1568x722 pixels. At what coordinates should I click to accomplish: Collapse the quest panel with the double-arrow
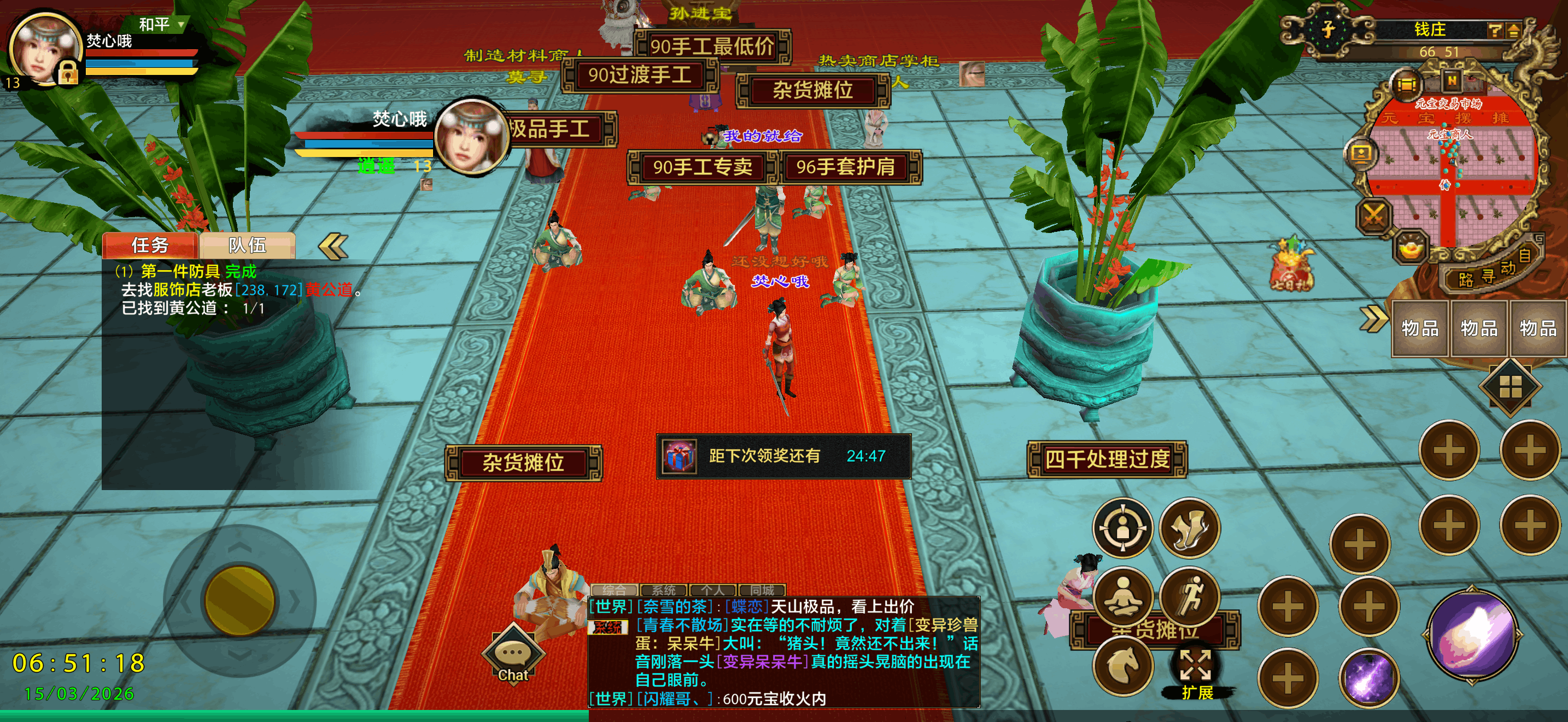(x=333, y=247)
